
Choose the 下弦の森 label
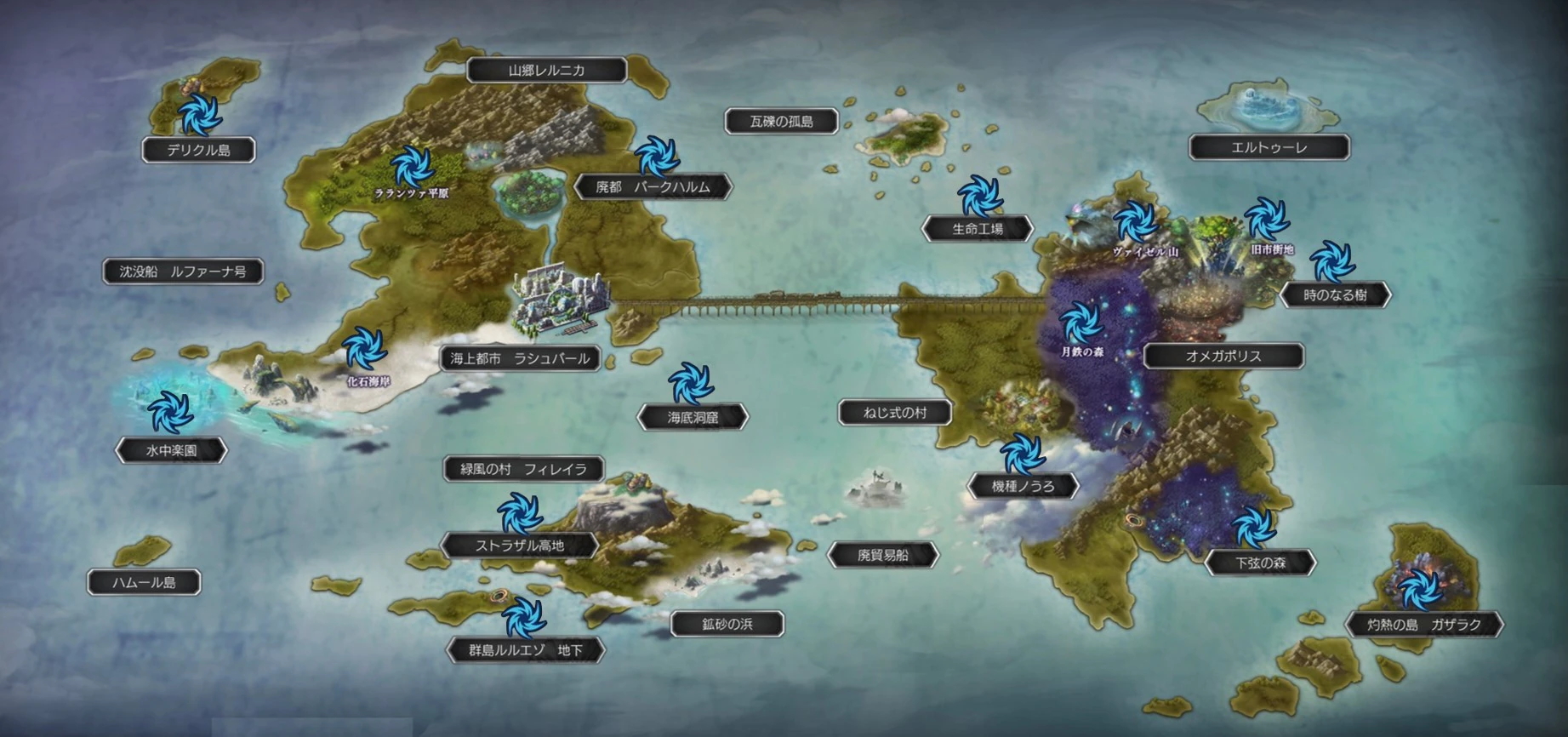1260,563
